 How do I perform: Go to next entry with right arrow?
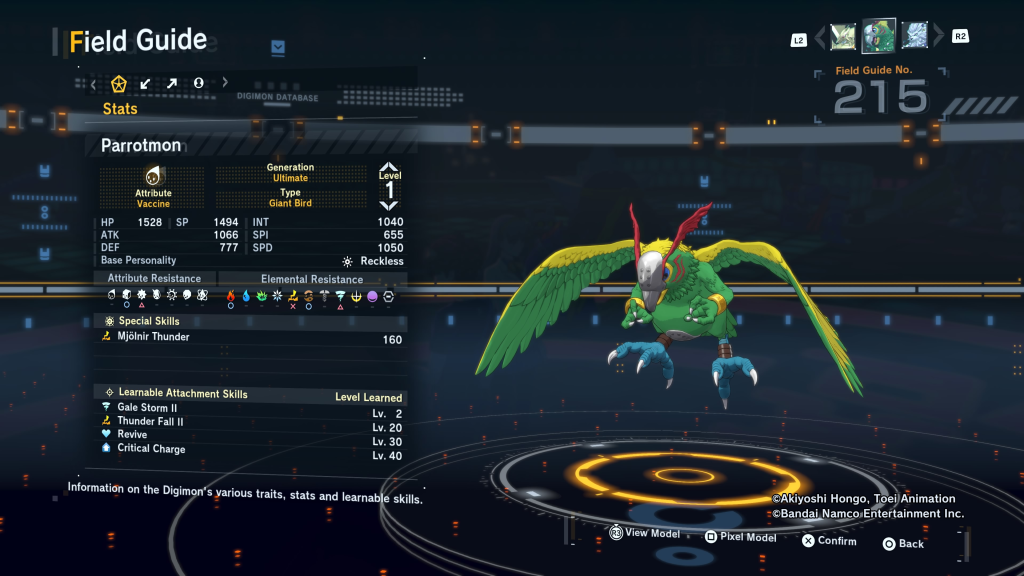[937, 38]
